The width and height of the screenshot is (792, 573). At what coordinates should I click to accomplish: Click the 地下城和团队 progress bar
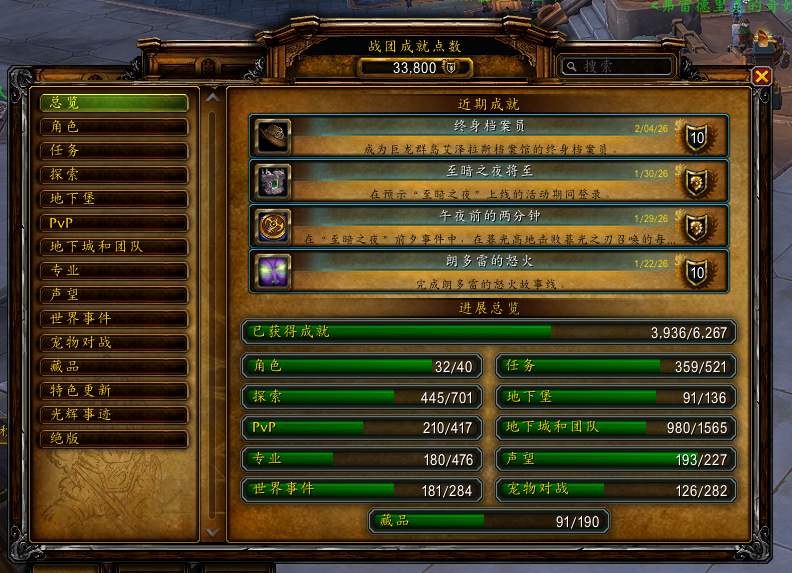click(x=616, y=428)
